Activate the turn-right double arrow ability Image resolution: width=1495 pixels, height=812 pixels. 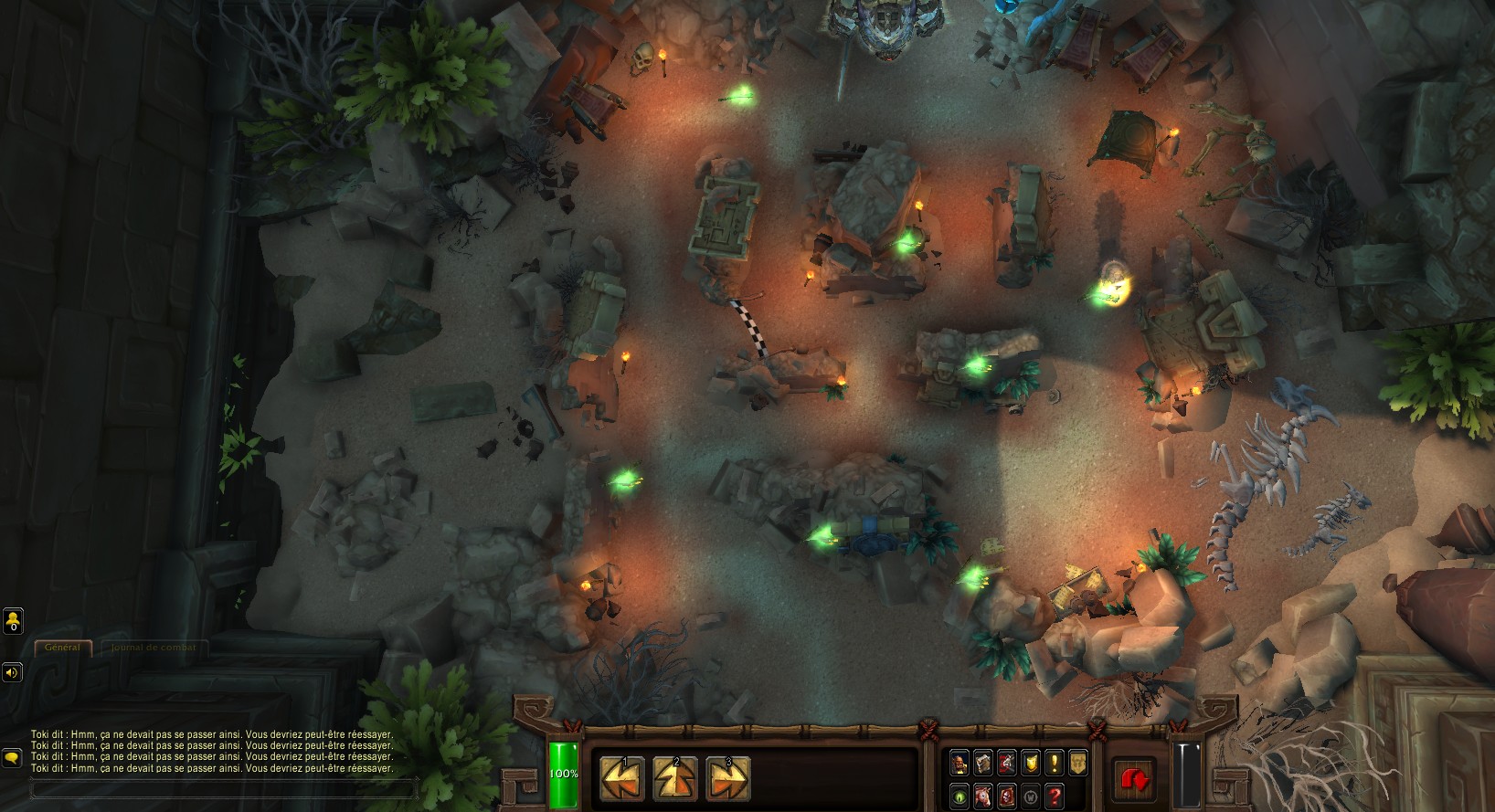point(728,779)
